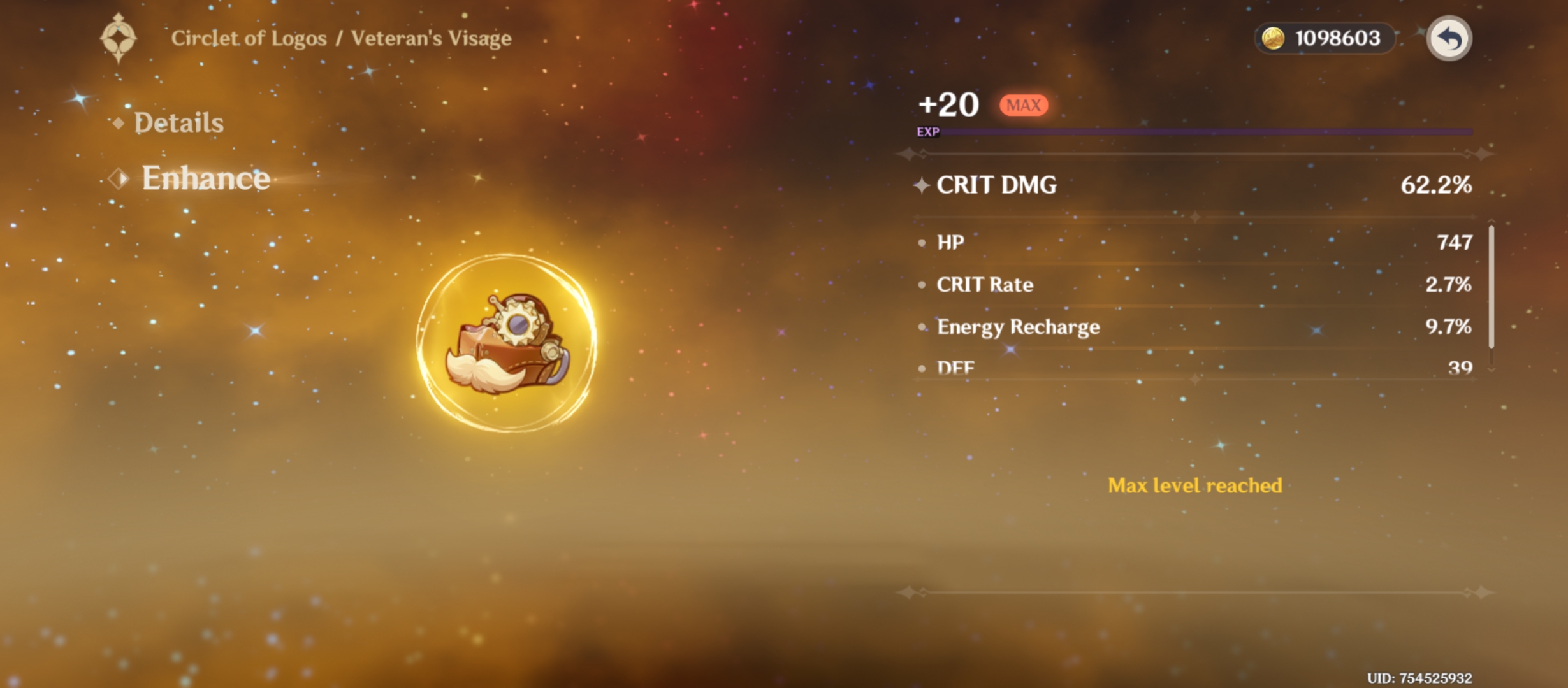Select the CRIT Rate substat bullet point
Viewport: 1568px width, 688px height.
point(922,285)
